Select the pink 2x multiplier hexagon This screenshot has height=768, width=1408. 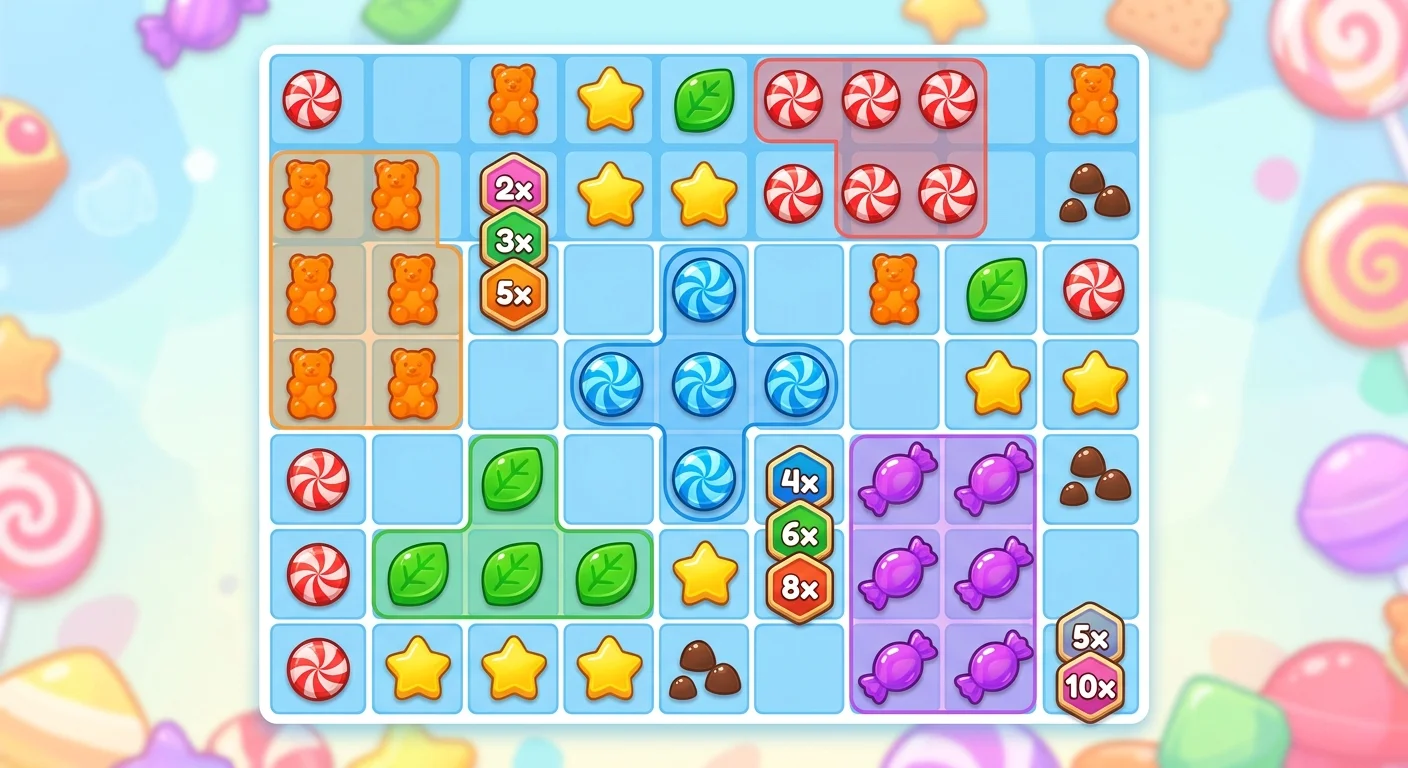click(513, 188)
